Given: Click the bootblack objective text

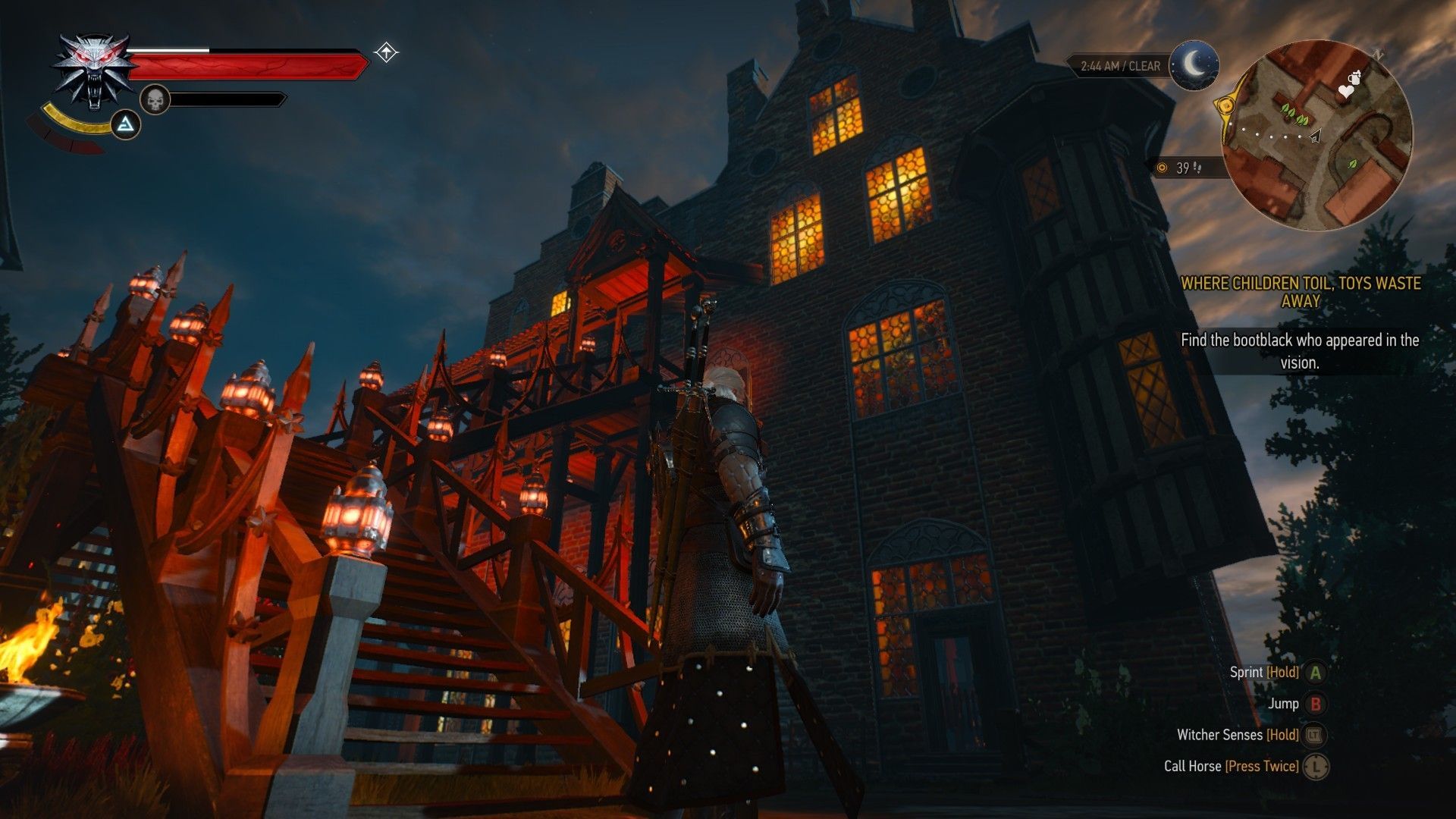Looking at the screenshot, I should point(1300,351).
